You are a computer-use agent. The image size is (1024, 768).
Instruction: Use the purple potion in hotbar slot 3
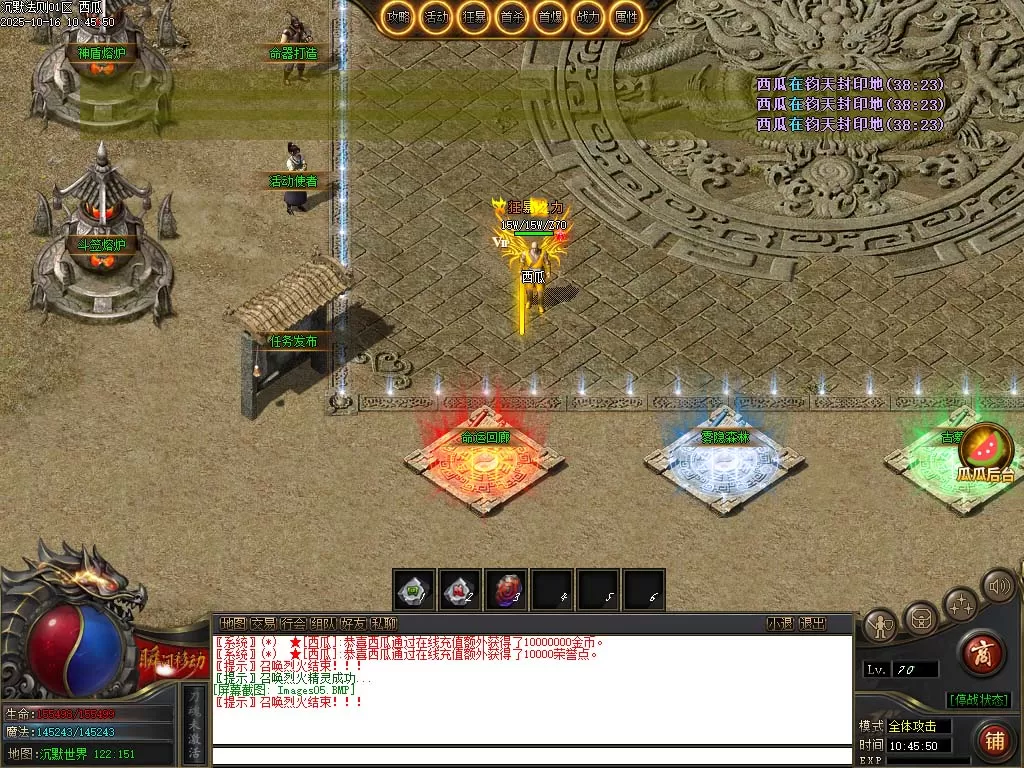pyautogui.click(x=506, y=591)
